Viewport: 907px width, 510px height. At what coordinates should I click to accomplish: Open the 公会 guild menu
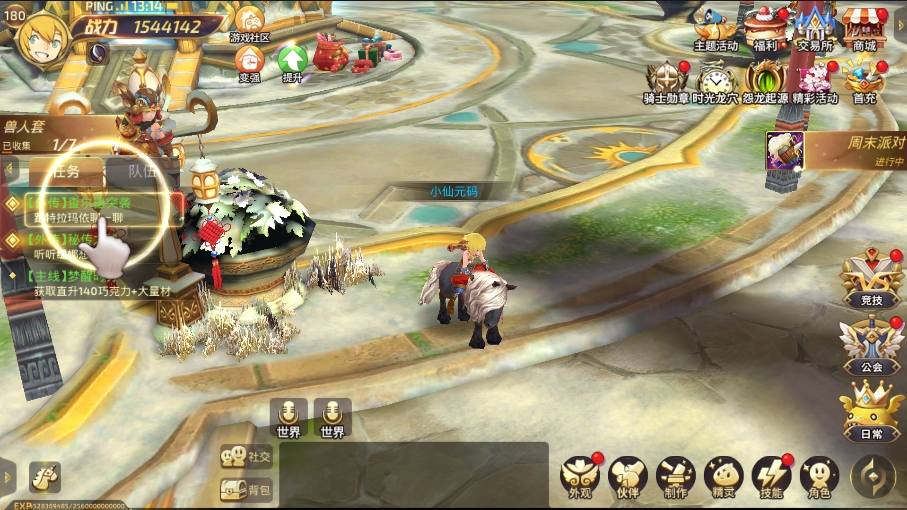point(871,345)
